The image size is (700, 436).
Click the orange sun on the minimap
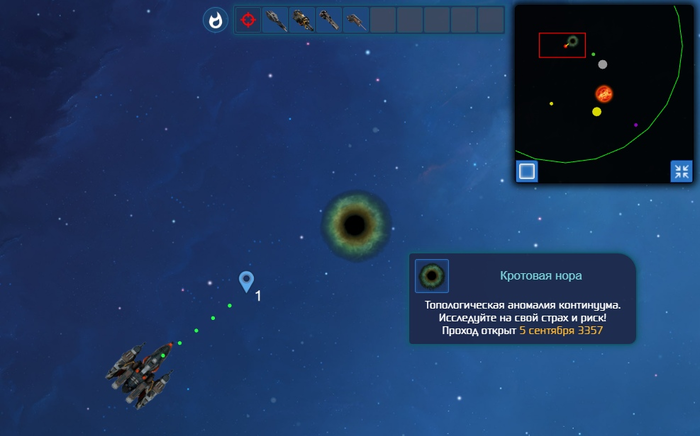tap(604, 94)
